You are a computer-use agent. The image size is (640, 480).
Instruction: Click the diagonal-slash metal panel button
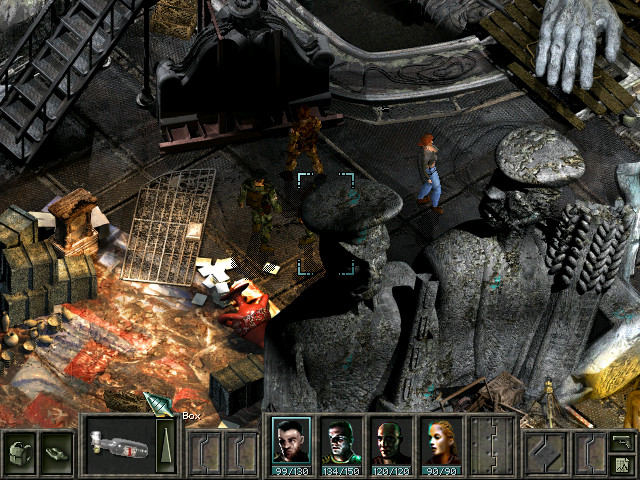pos(547,448)
